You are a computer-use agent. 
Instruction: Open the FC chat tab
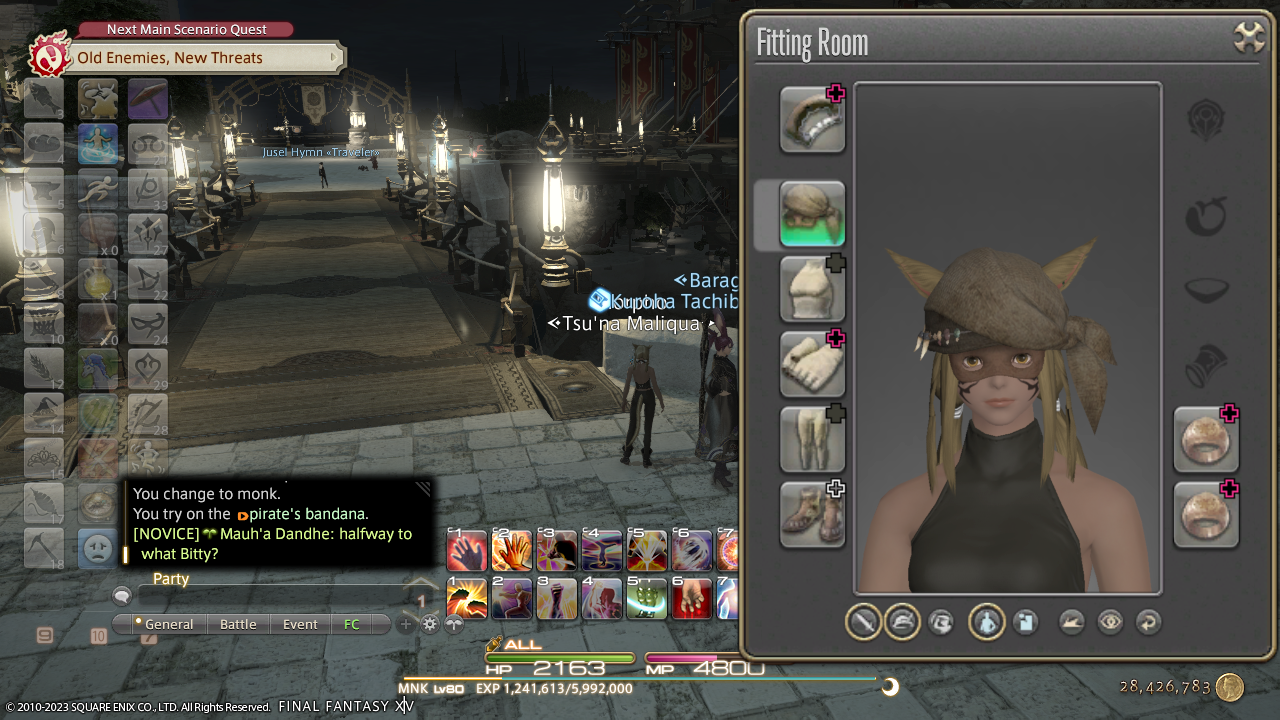click(352, 624)
